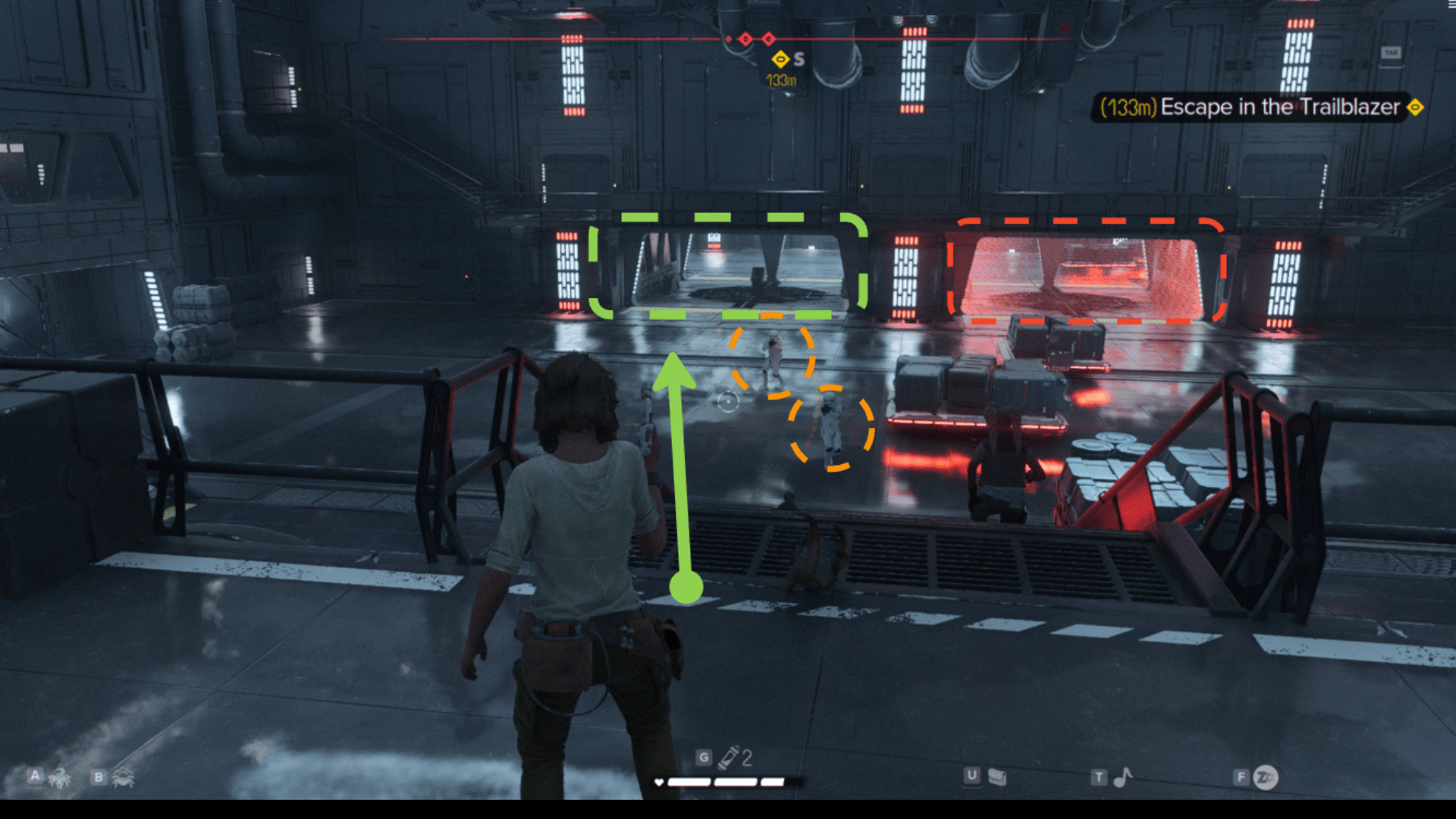Viewport: 1456px width, 819px height.
Task: Open the hamburger menu in the top-right corner
Action: tap(1451, 5)
